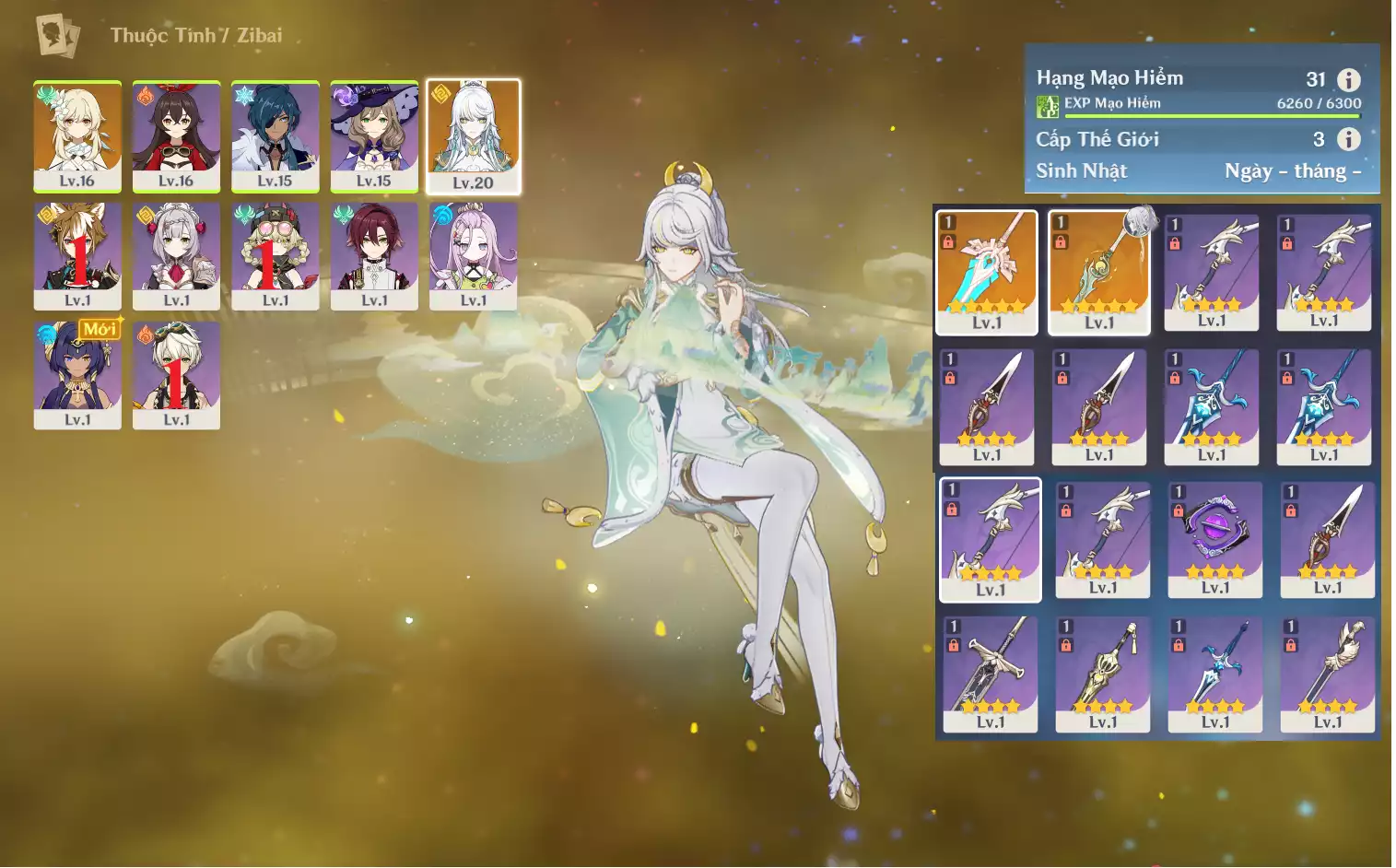Select the golden sword with tassel

tap(1103, 673)
